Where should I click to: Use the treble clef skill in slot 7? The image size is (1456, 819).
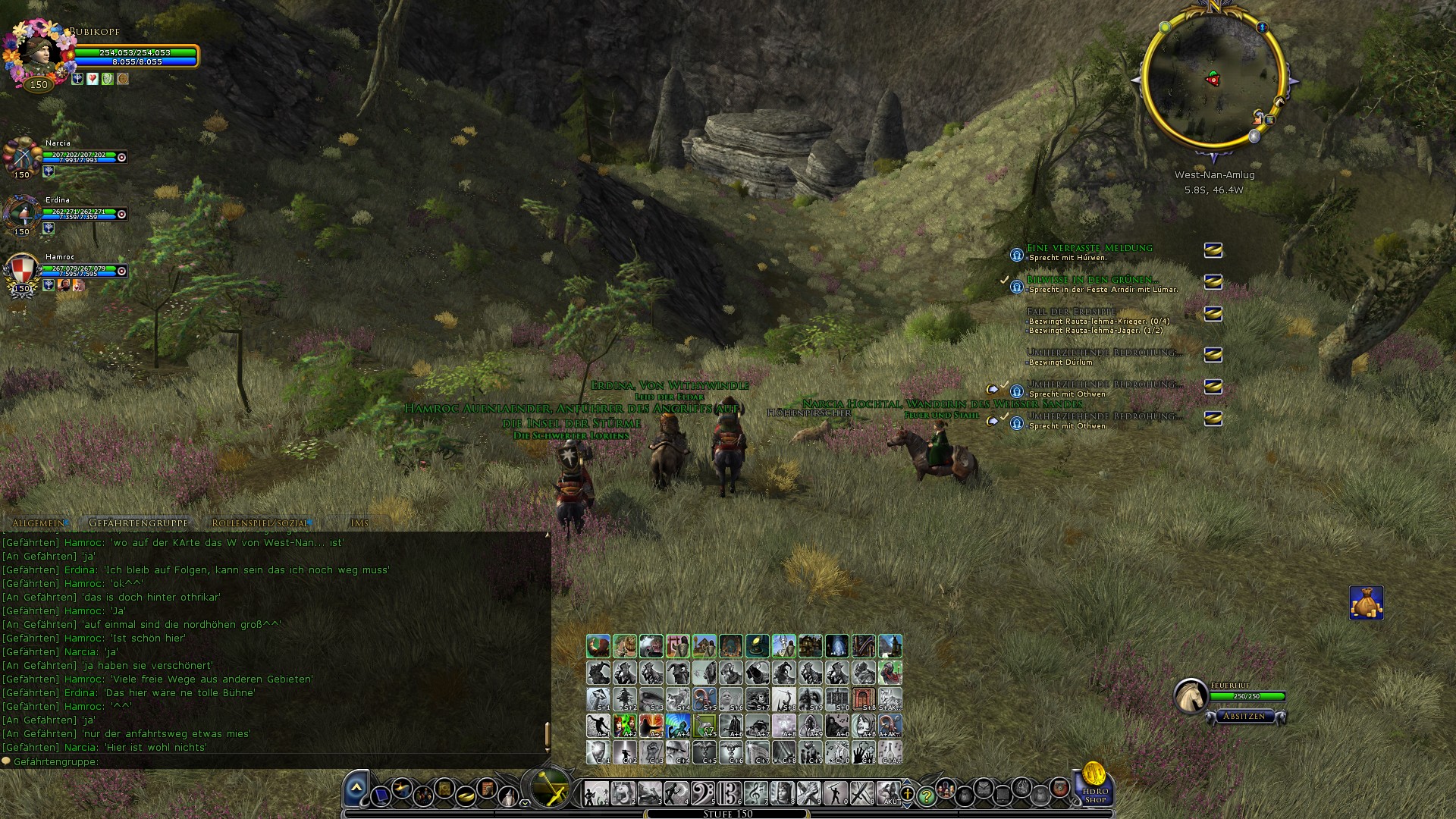pyautogui.click(x=755, y=793)
